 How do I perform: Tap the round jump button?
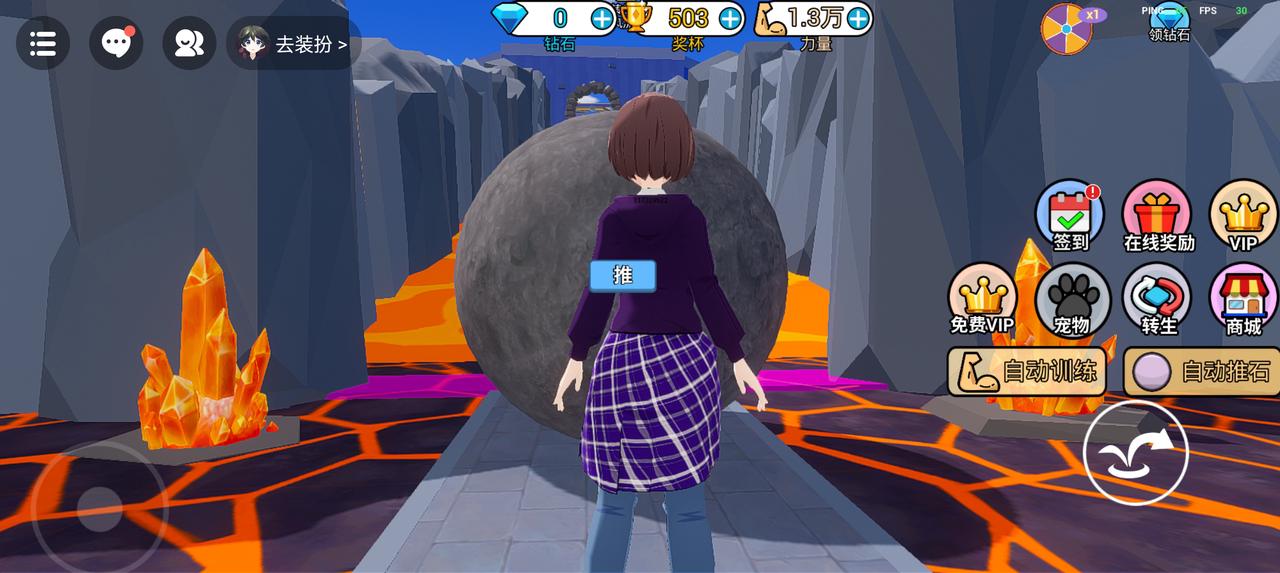coord(1136,452)
